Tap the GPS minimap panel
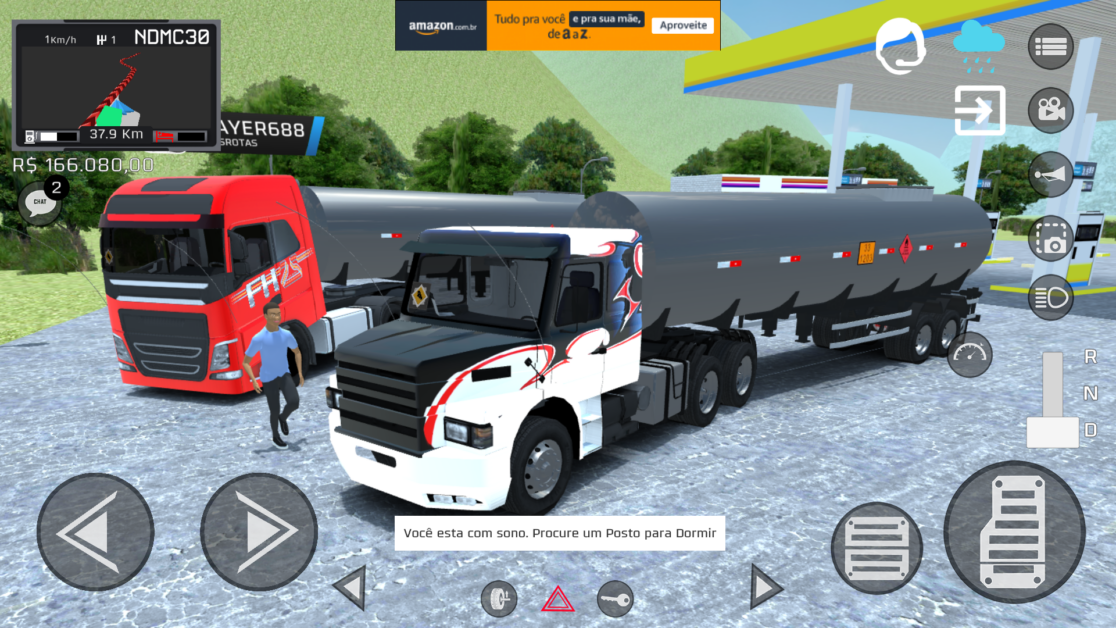Screen dimensions: 1116x628 point(116,87)
